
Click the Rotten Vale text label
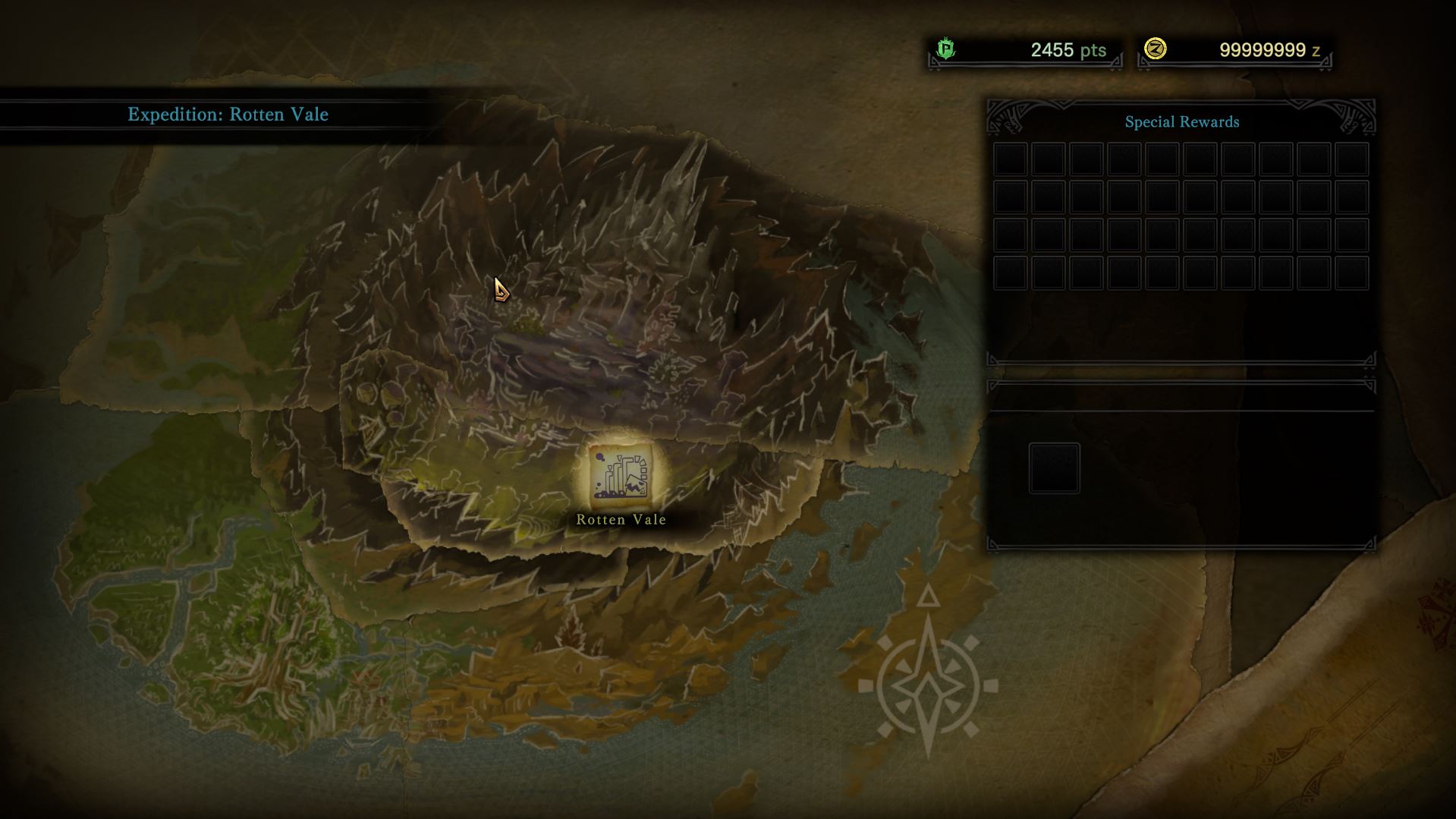click(621, 520)
